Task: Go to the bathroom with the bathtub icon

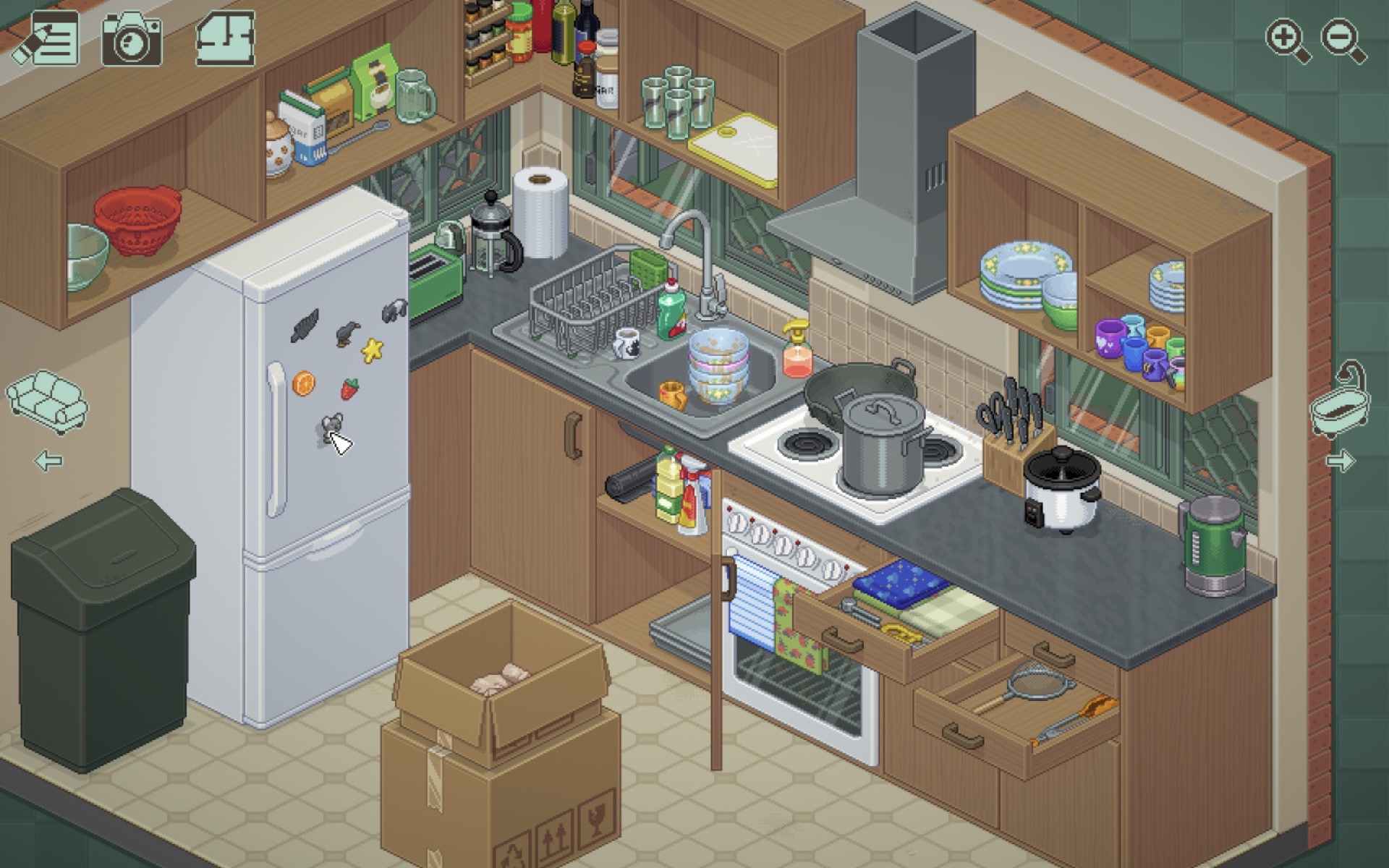Action: (x=1341, y=404)
